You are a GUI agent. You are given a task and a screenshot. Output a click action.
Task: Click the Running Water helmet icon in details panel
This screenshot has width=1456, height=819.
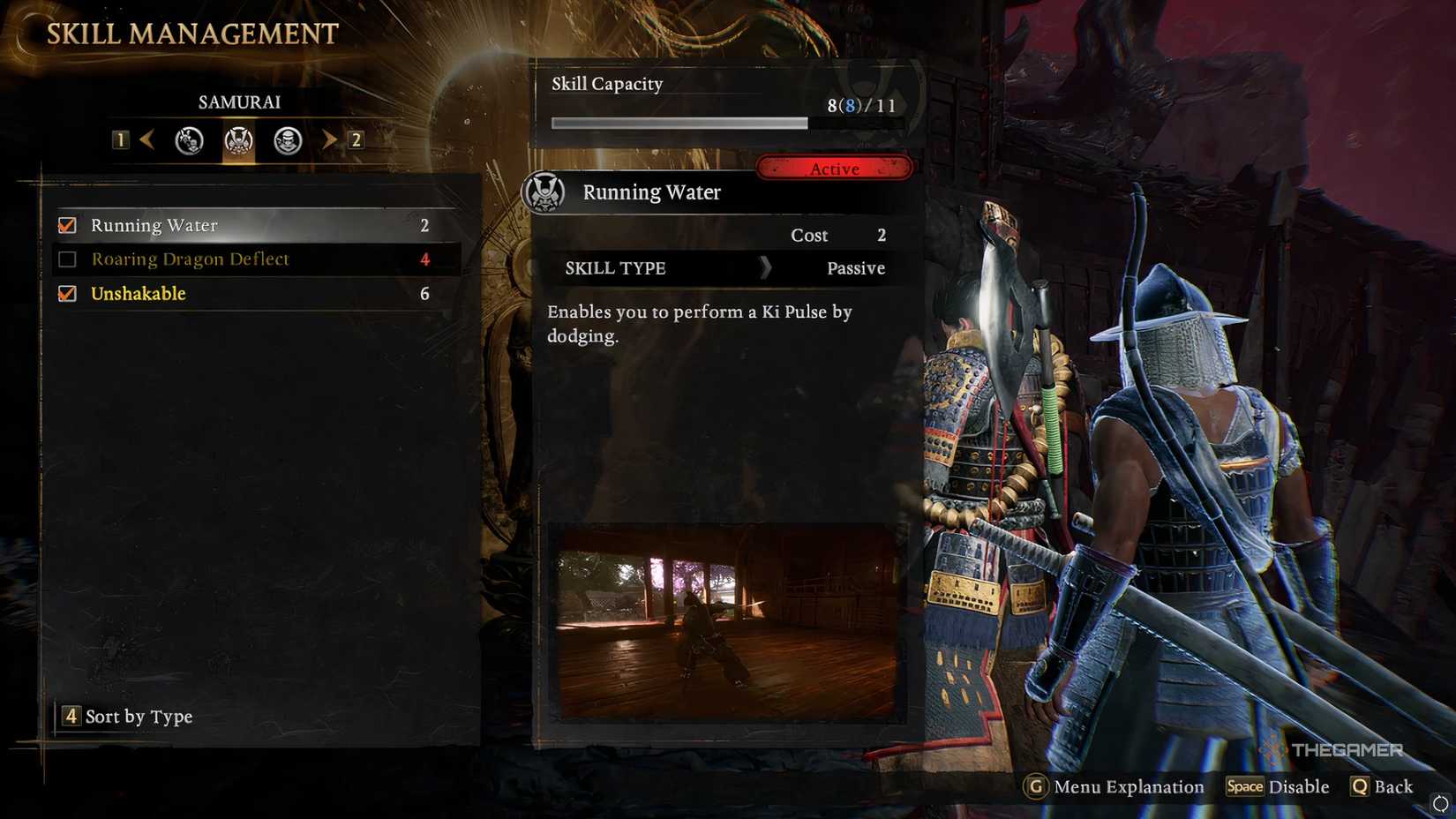(547, 191)
